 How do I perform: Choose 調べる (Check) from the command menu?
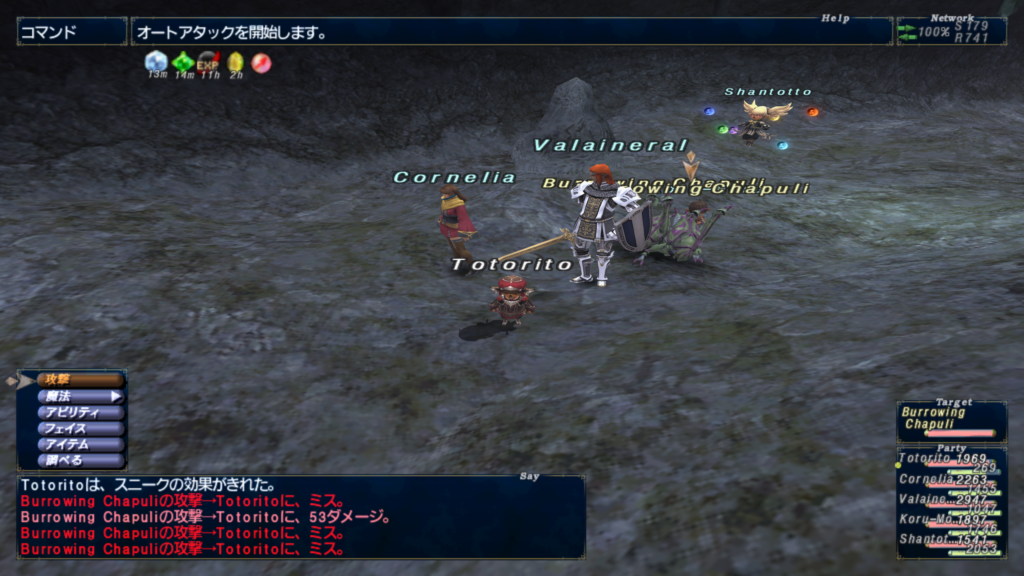click(80, 460)
